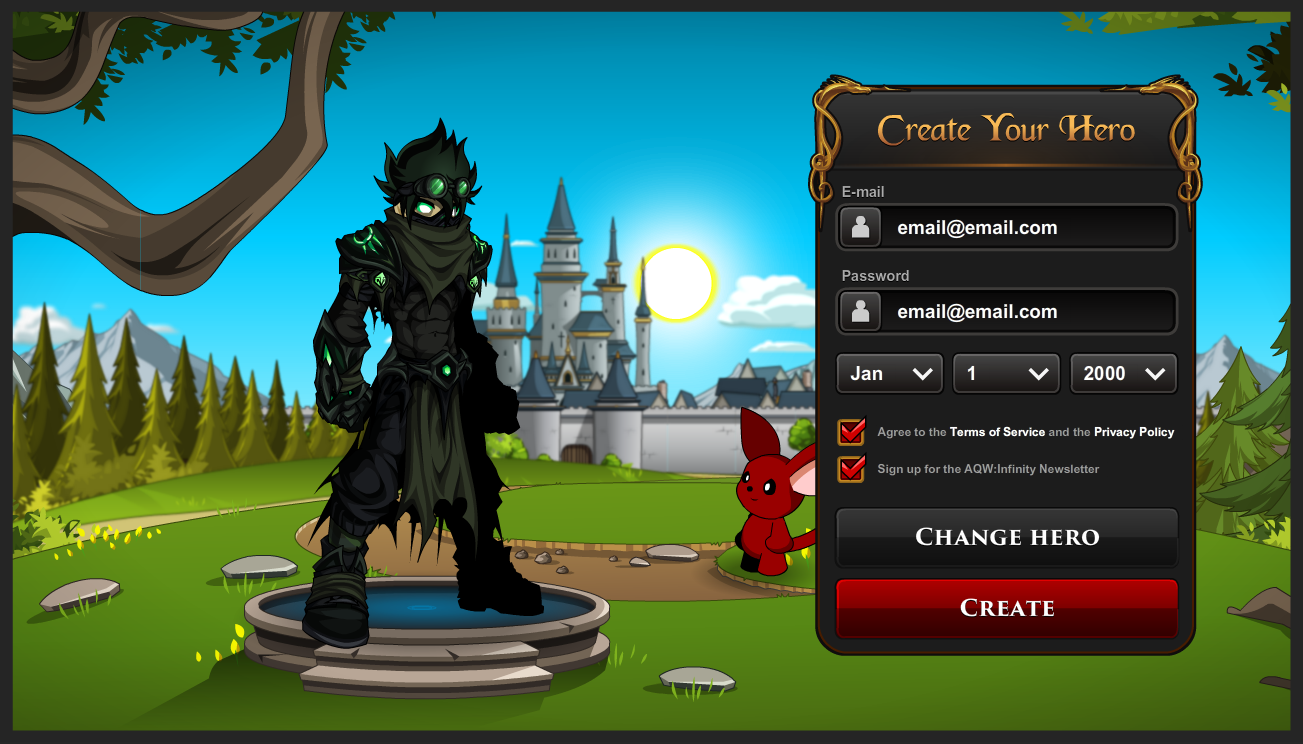Screen dimensions: 1303x744
Task: Click the Create Your Hero title banner
Action: [x=1006, y=129]
